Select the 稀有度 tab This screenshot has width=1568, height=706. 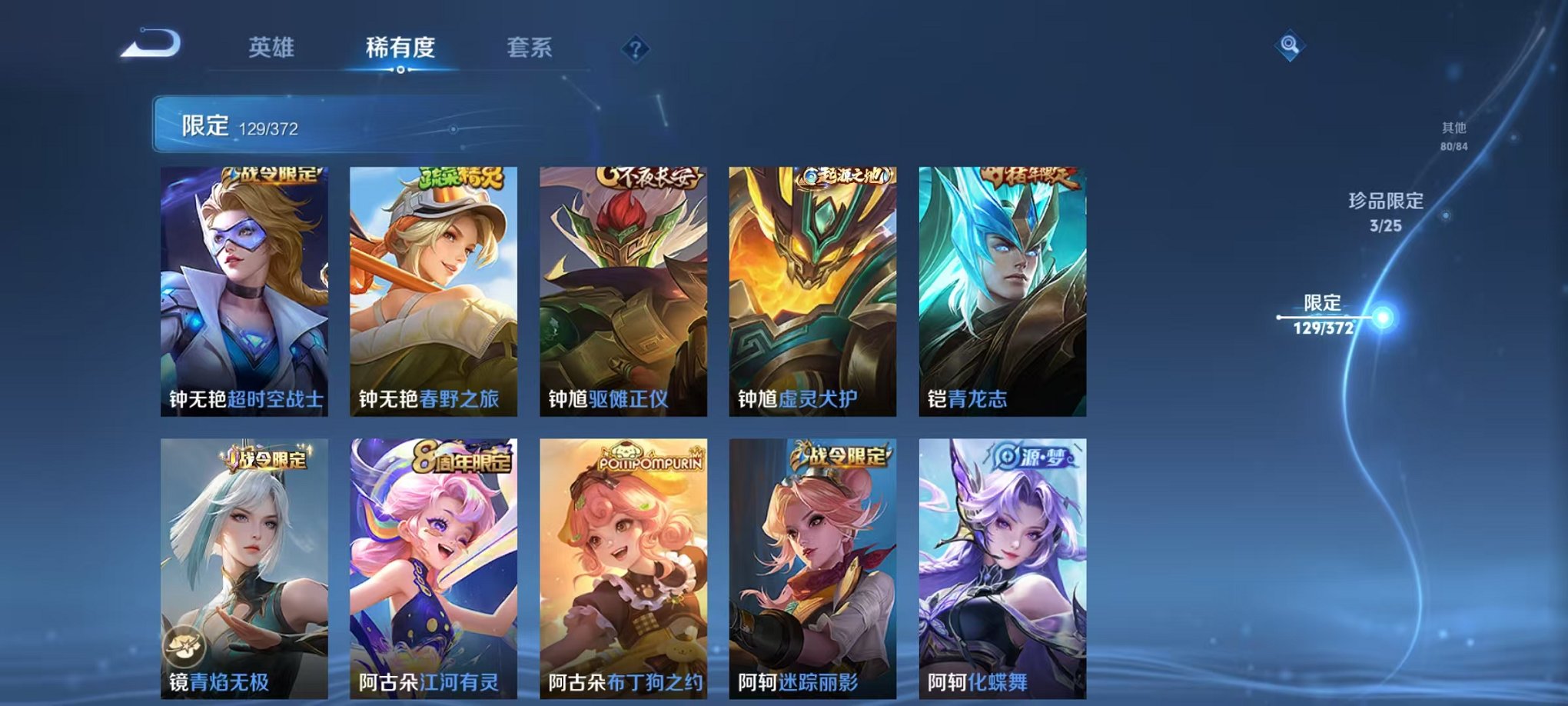pyautogui.click(x=400, y=46)
